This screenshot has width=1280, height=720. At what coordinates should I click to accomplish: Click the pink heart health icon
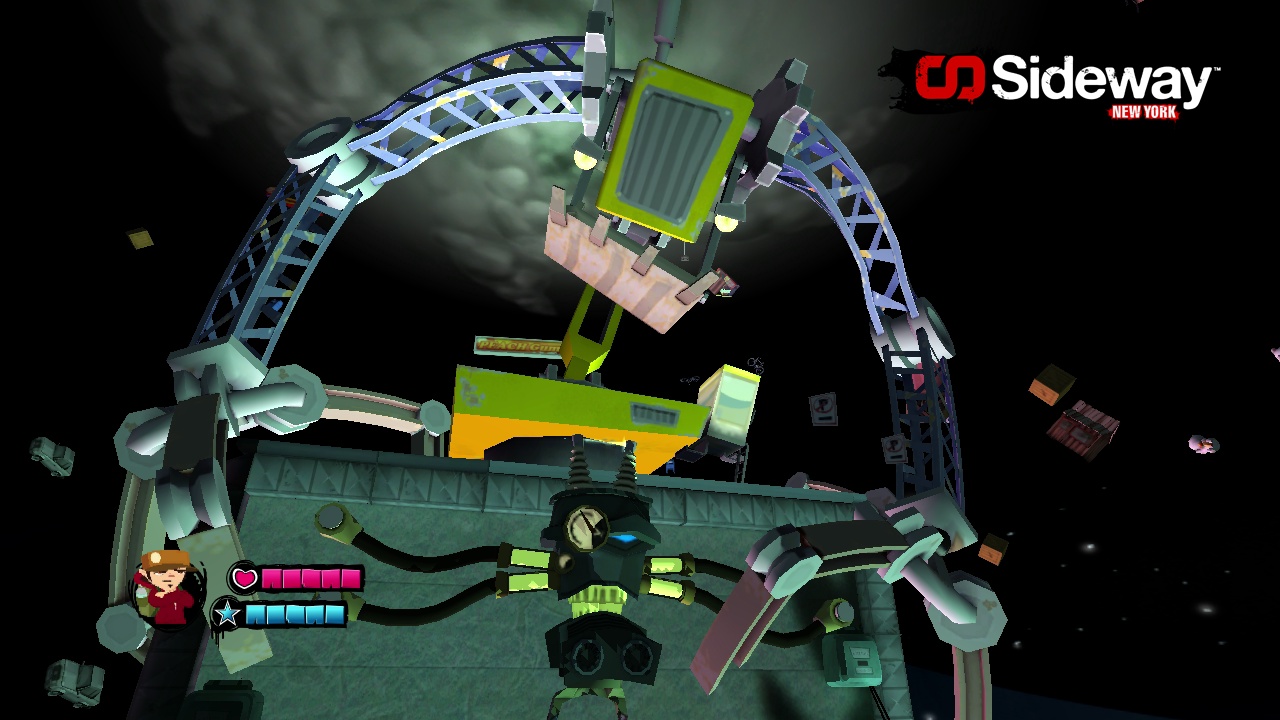[243, 578]
